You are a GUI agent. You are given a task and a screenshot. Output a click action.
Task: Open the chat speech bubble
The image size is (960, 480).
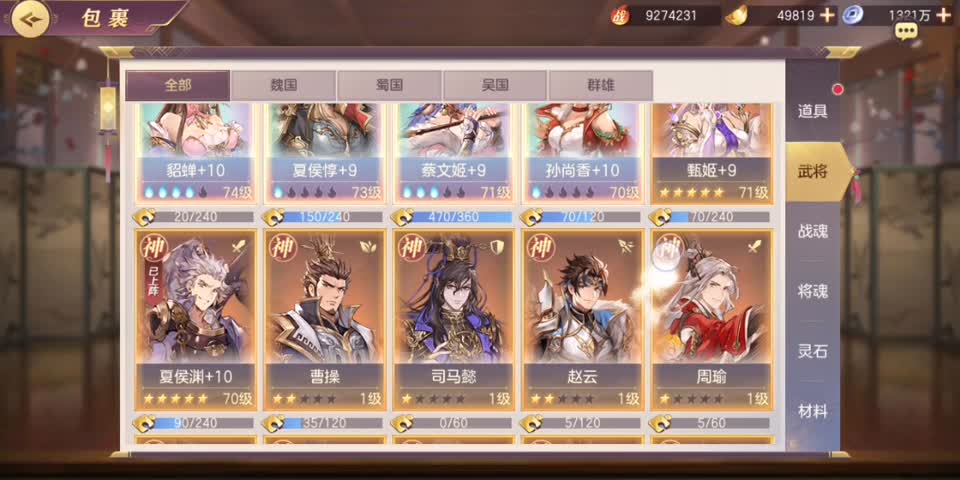pyautogui.click(x=907, y=32)
